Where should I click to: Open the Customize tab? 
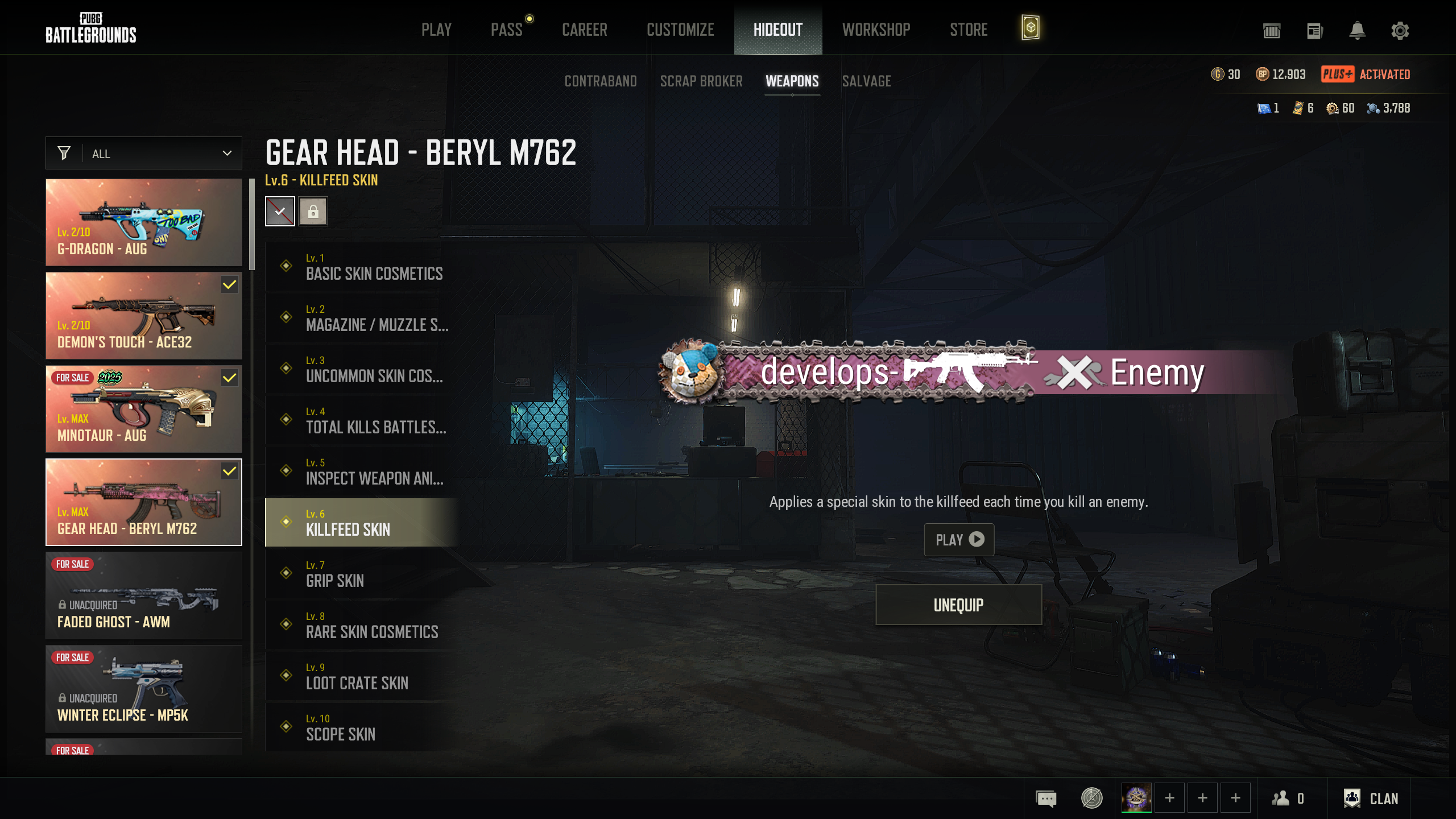click(680, 30)
